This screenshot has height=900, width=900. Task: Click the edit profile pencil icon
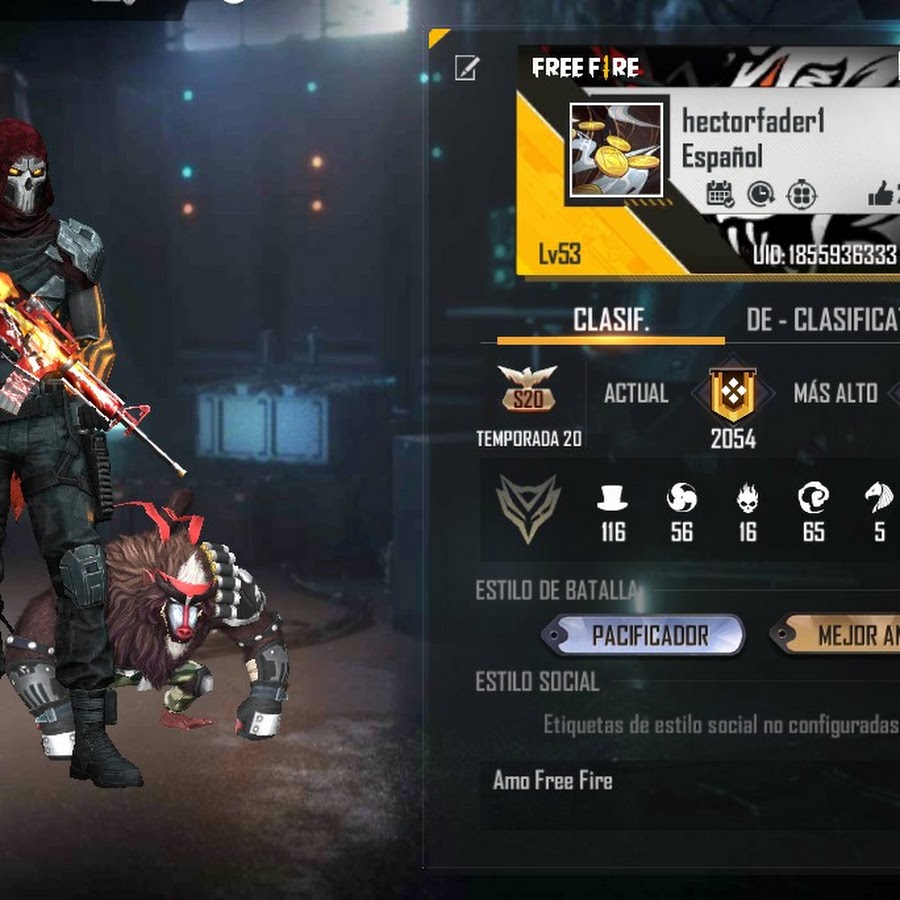tap(466, 68)
